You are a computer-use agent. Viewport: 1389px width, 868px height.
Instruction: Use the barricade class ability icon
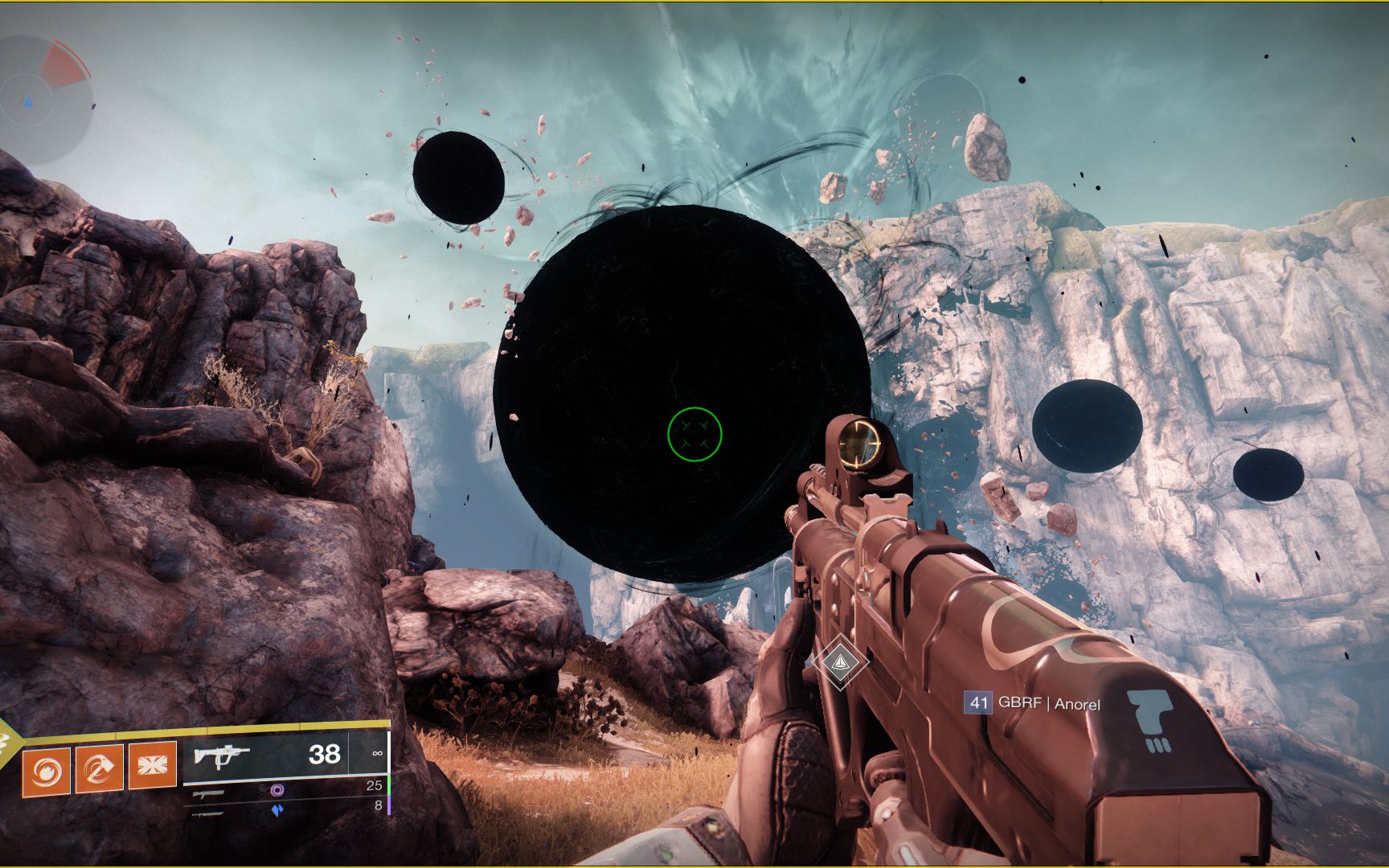pyautogui.click(x=152, y=765)
